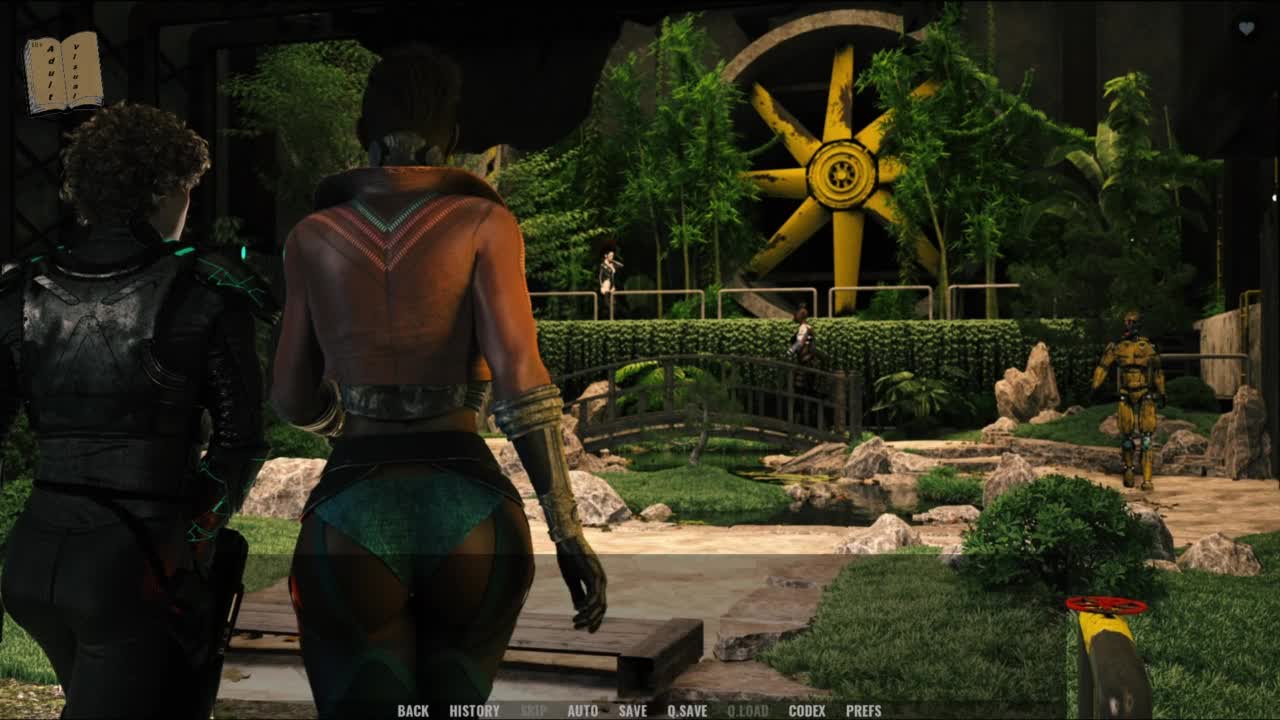This screenshot has height=720, width=1280.
Task: Open the dialogue HISTORY log
Action: 474,711
